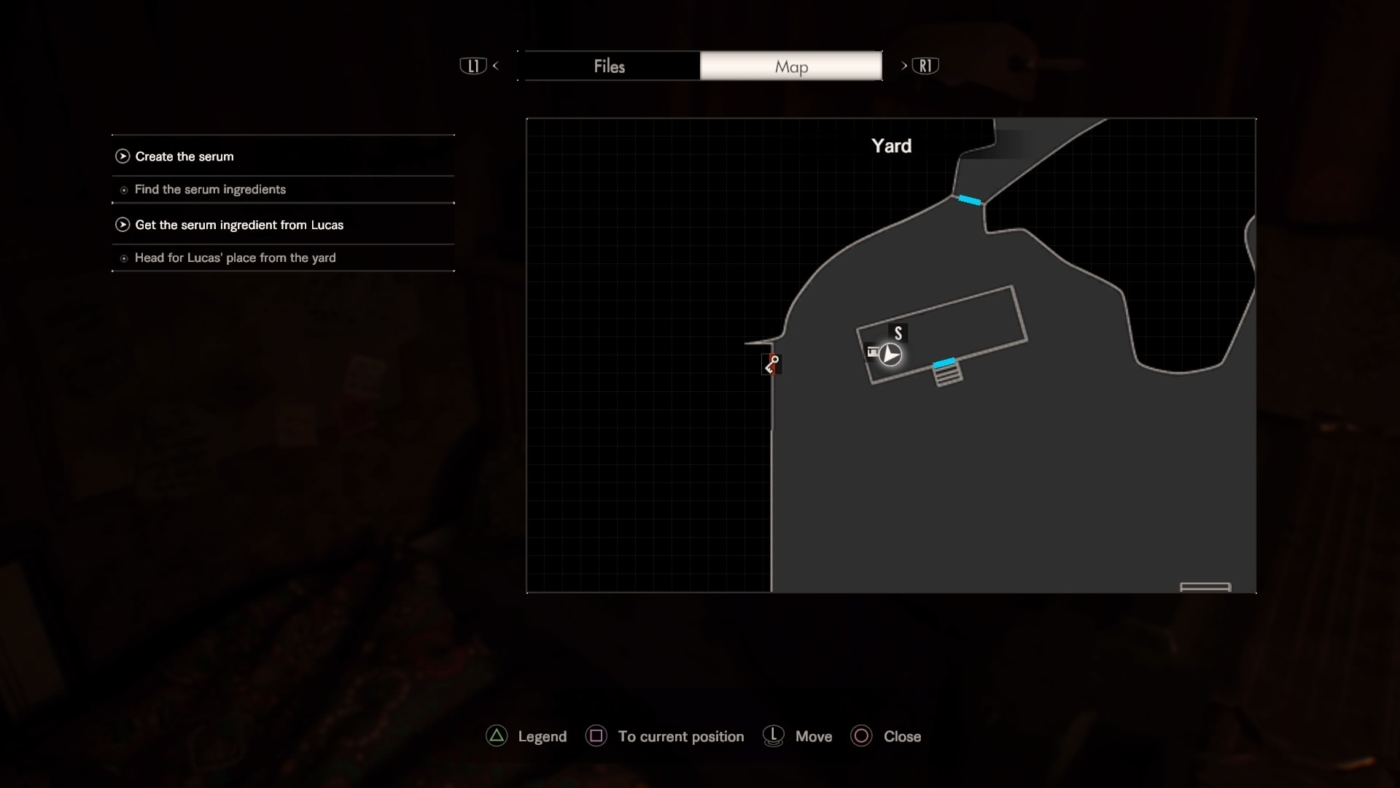Viewport: 1400px width, 788px height.
Task: Select 'Get the serum ingredient from Lucas' objective
Action: coord(239,225)
